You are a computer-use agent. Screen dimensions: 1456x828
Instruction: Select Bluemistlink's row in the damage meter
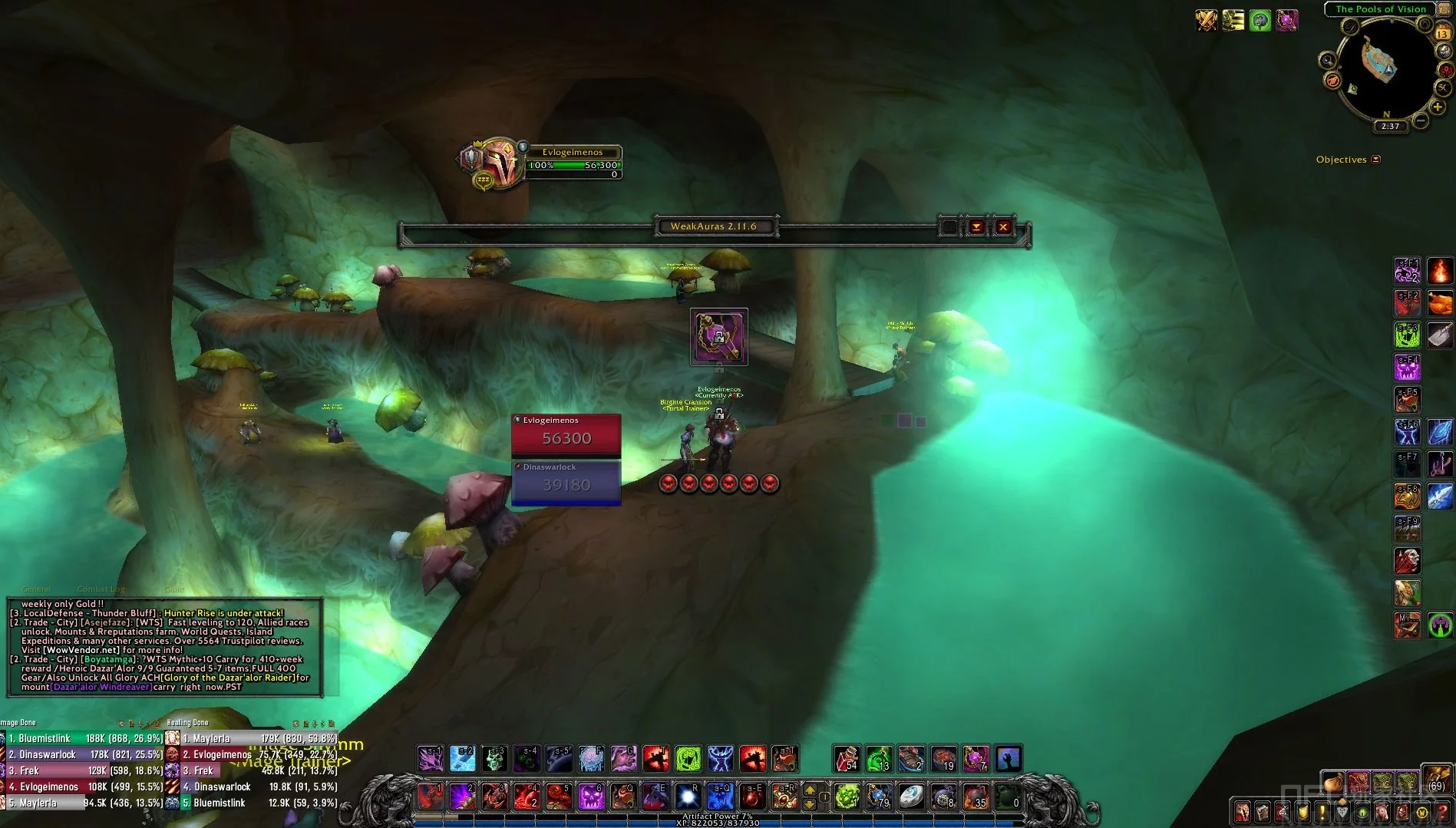(83, 738)
